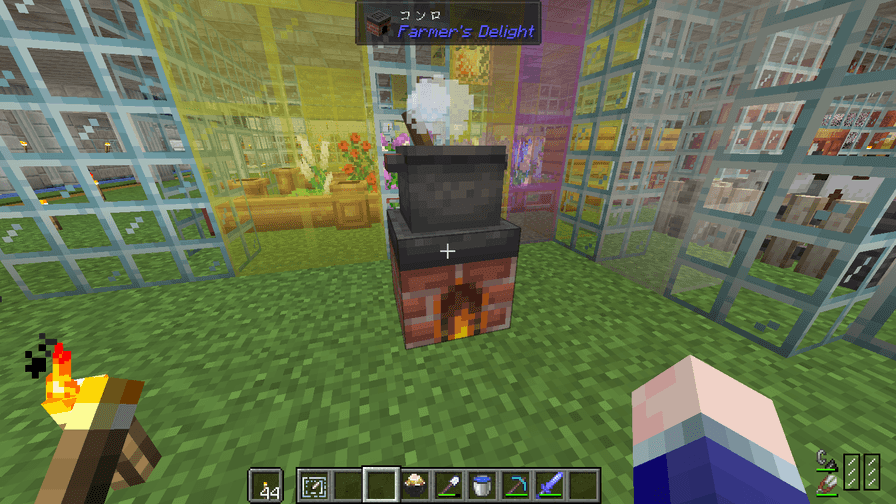This screenshot has height=504, width=896.
Task: Click the highlighted empty hotbar slot
Action: tap(381, 485)
